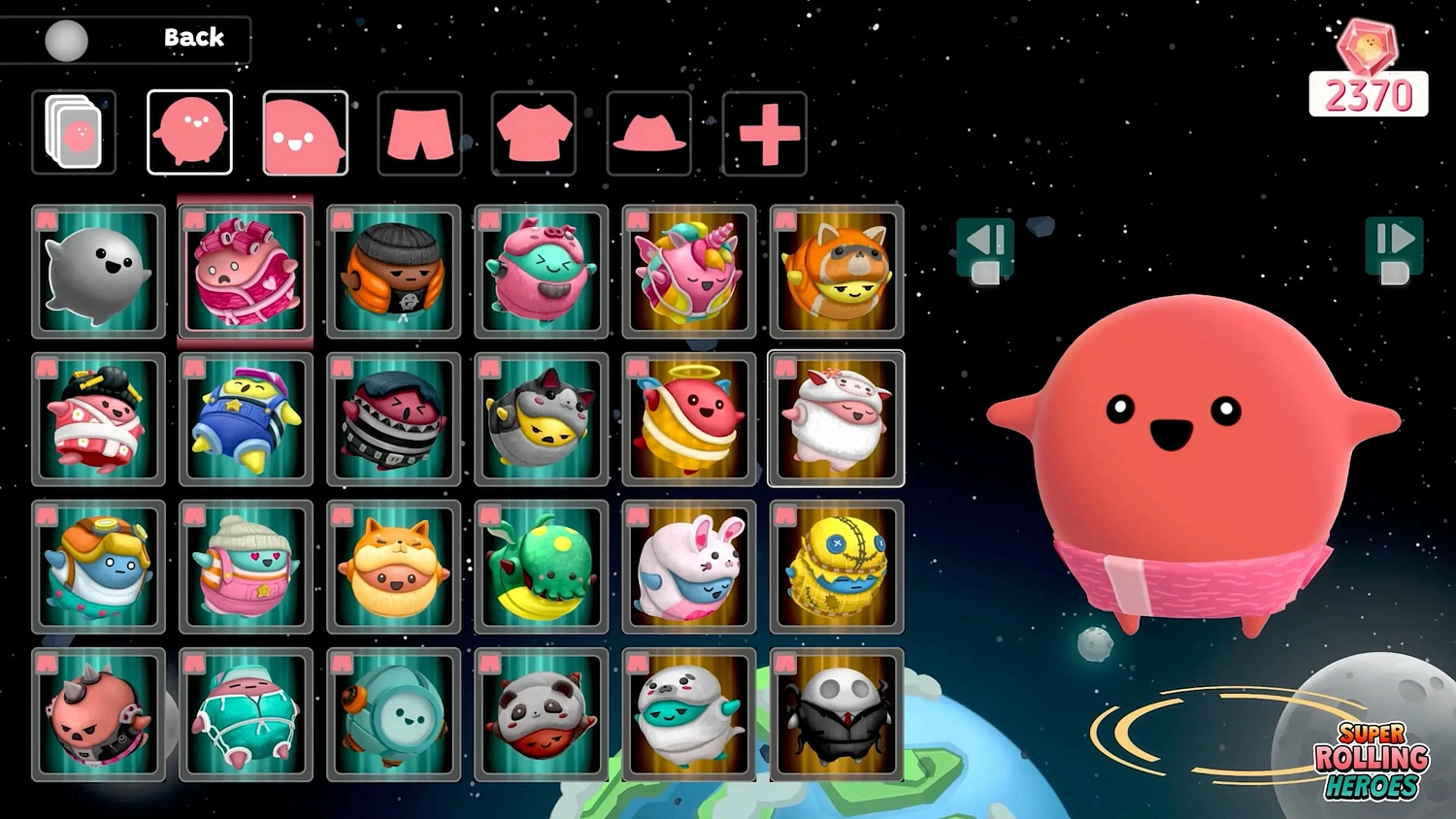Select the unicorn costume thumbnail

click(688, 273)
